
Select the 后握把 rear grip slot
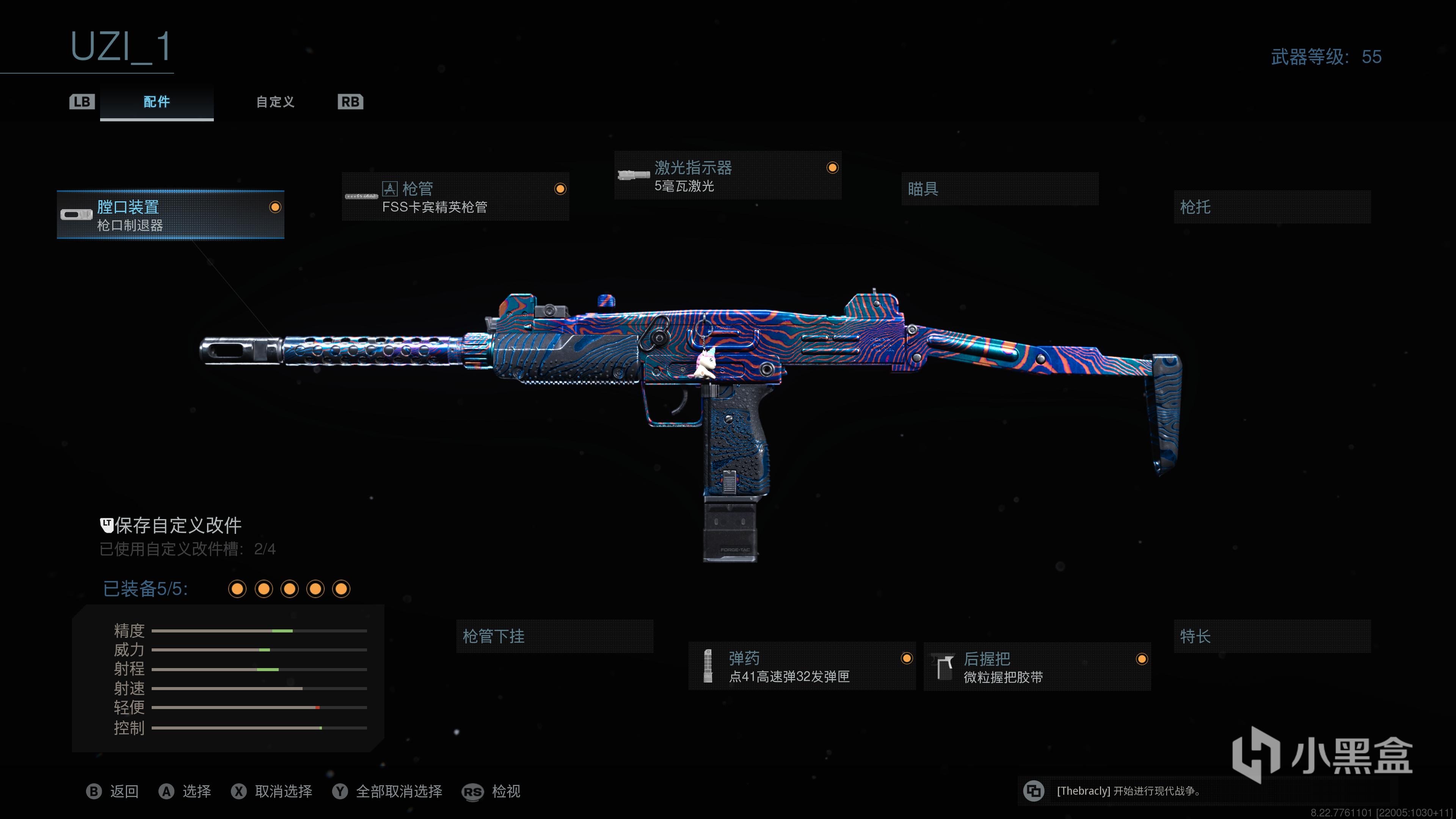[1037, 667]
